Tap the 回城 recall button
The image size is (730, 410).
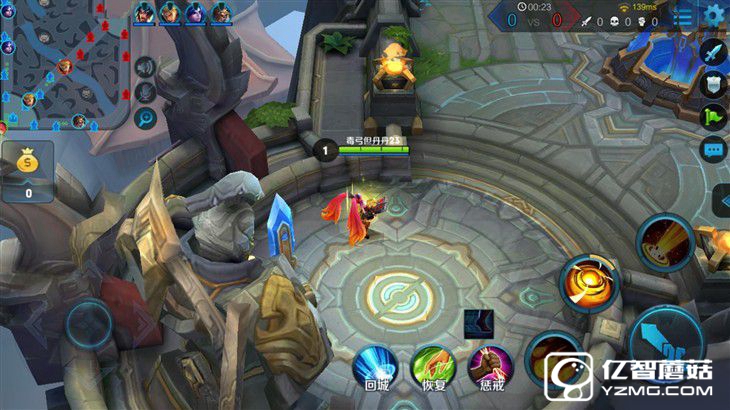tap(376, 366)
